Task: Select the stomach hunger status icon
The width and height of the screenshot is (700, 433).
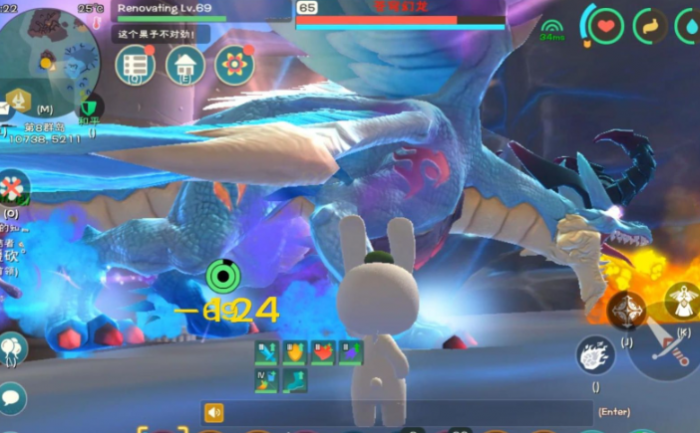Action: click(650, 26)
